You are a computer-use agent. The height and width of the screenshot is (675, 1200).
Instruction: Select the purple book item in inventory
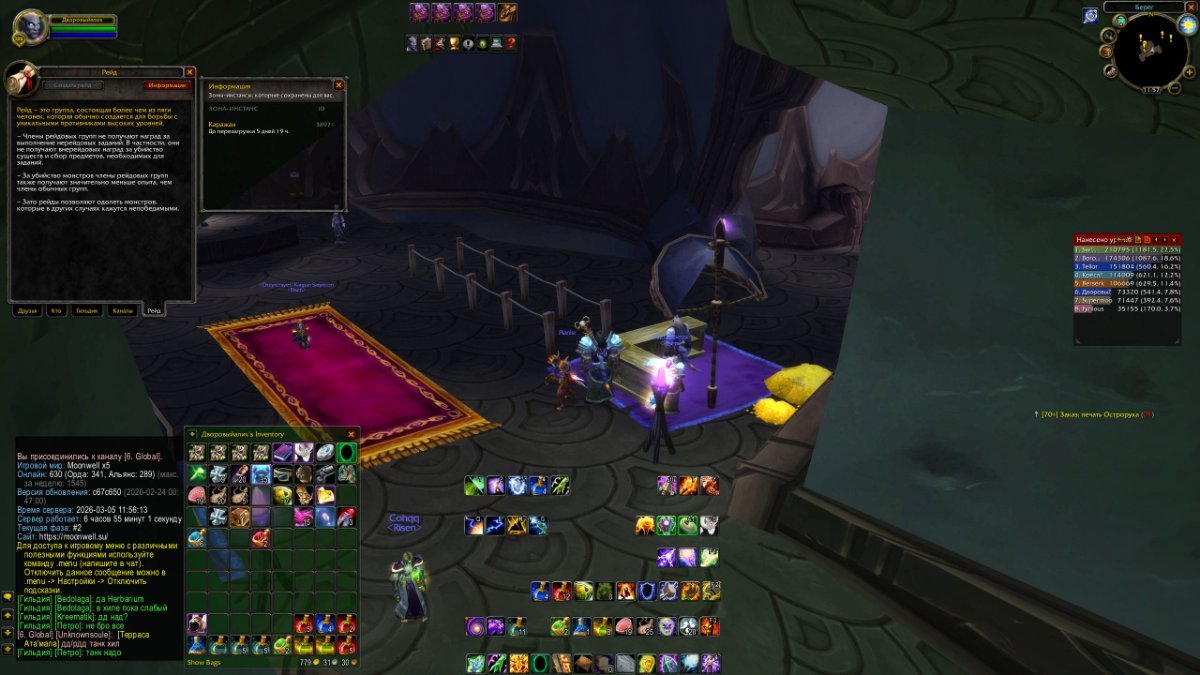point(282,453)
